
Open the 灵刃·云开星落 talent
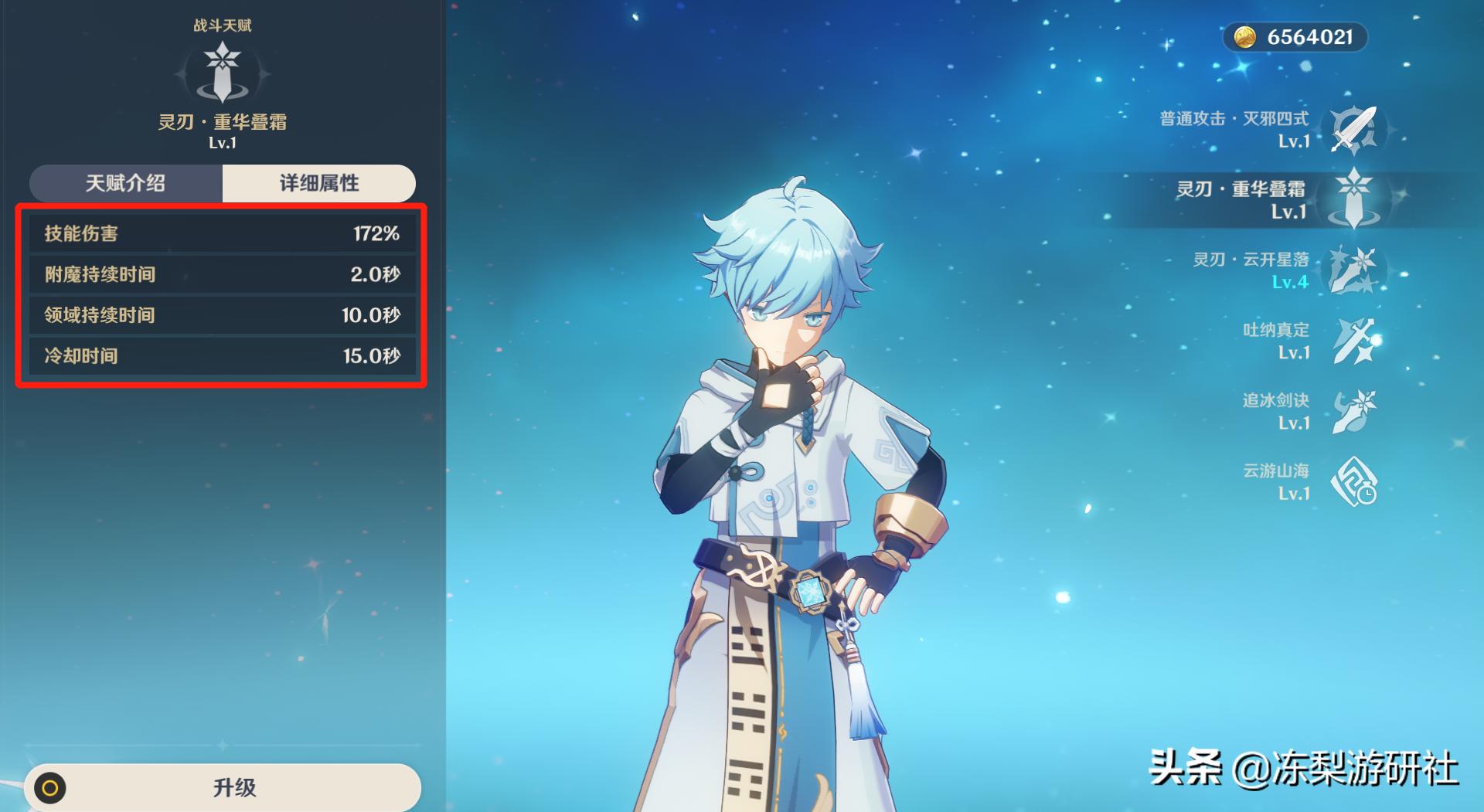(x=1353, y=270)
